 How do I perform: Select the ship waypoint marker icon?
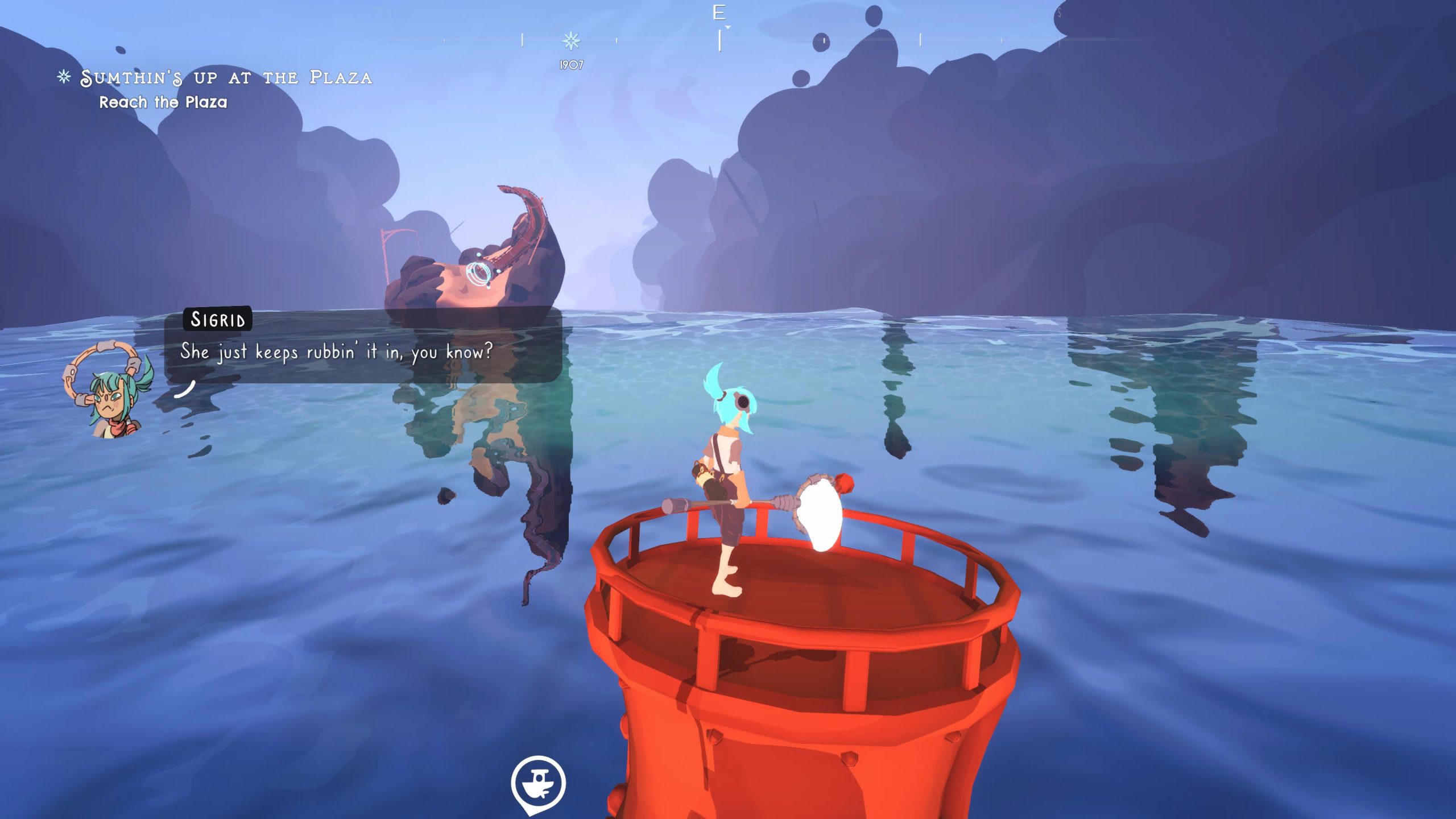click(538, 783)
